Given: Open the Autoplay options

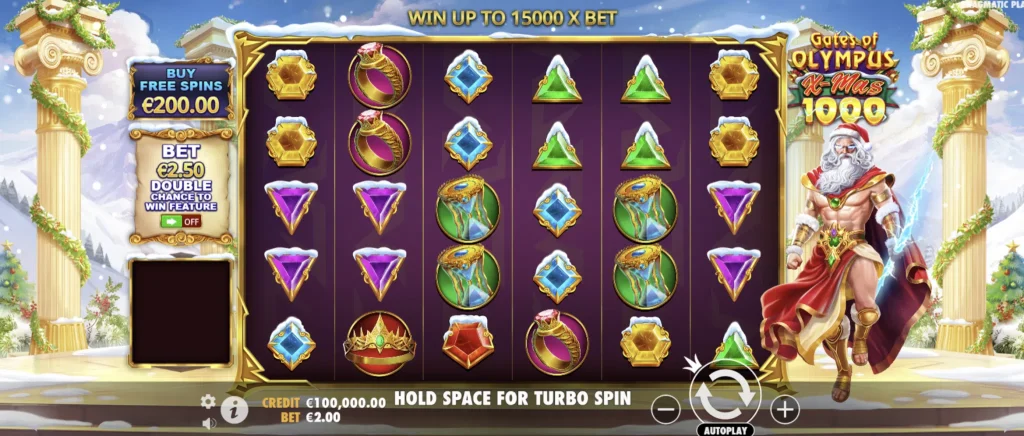Looking at the screenshot, I should click(725, 430).
